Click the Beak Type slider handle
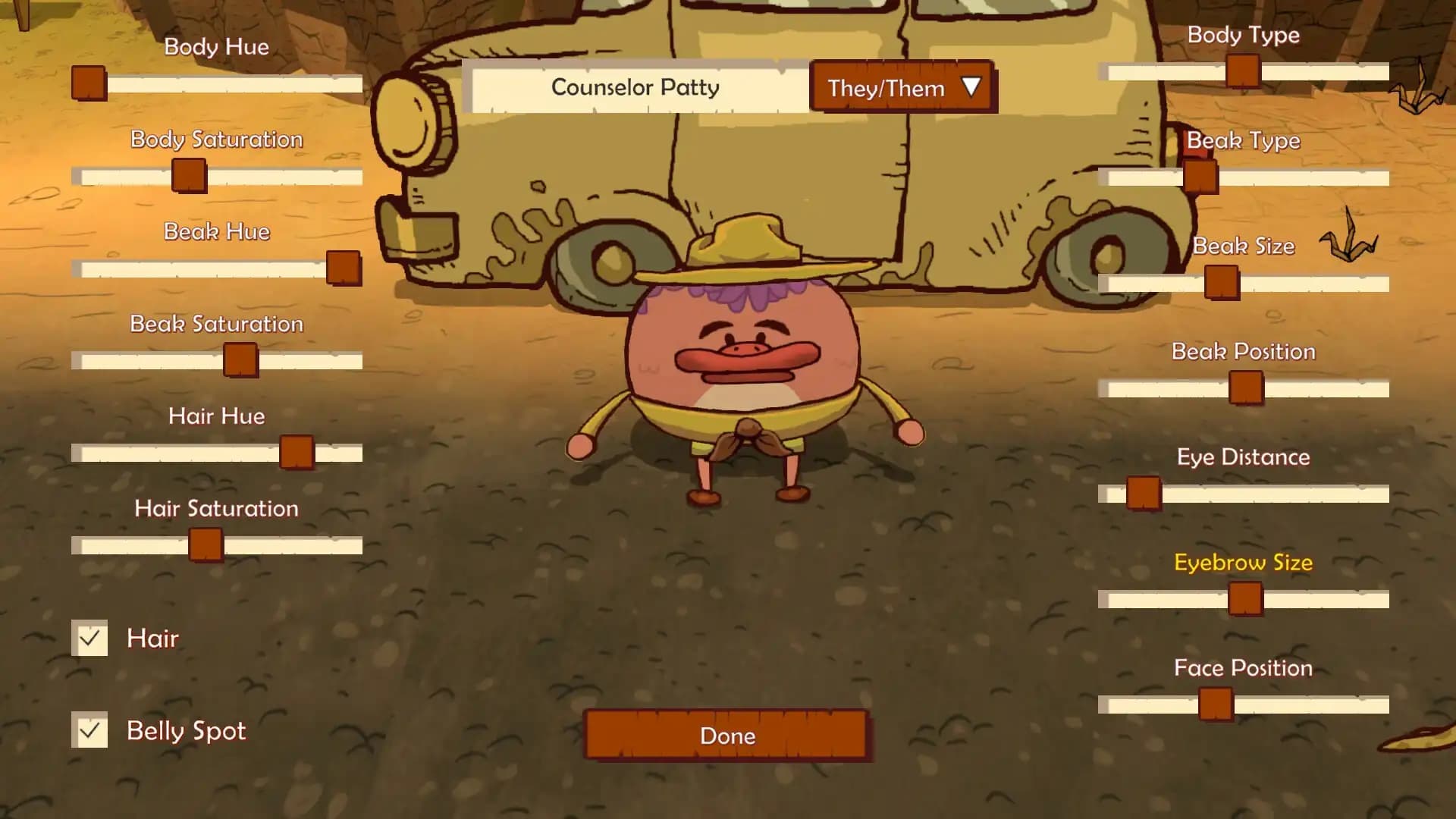This screenshot has width=1456, height=819. [1200, 177]
